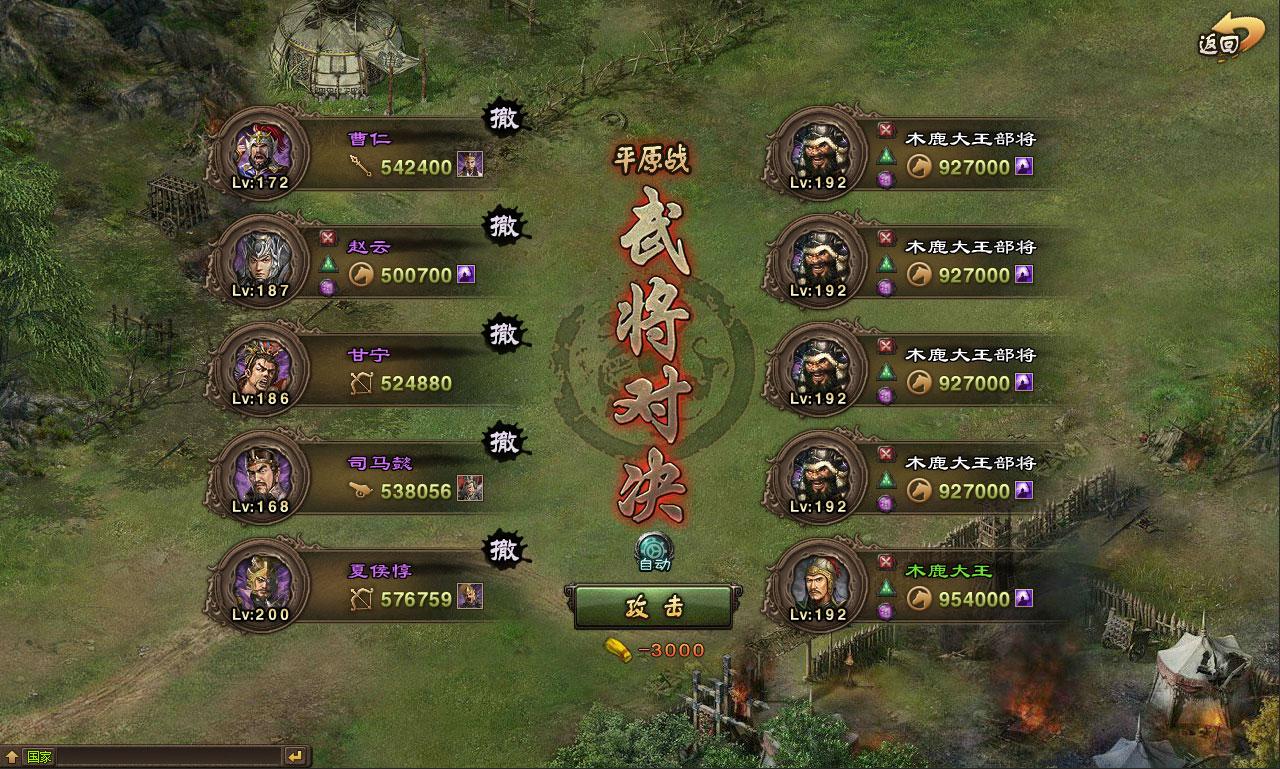Select general 甘宁's portrait
The height and width of the screenshot is (769, 1280).
click(260, 369)
